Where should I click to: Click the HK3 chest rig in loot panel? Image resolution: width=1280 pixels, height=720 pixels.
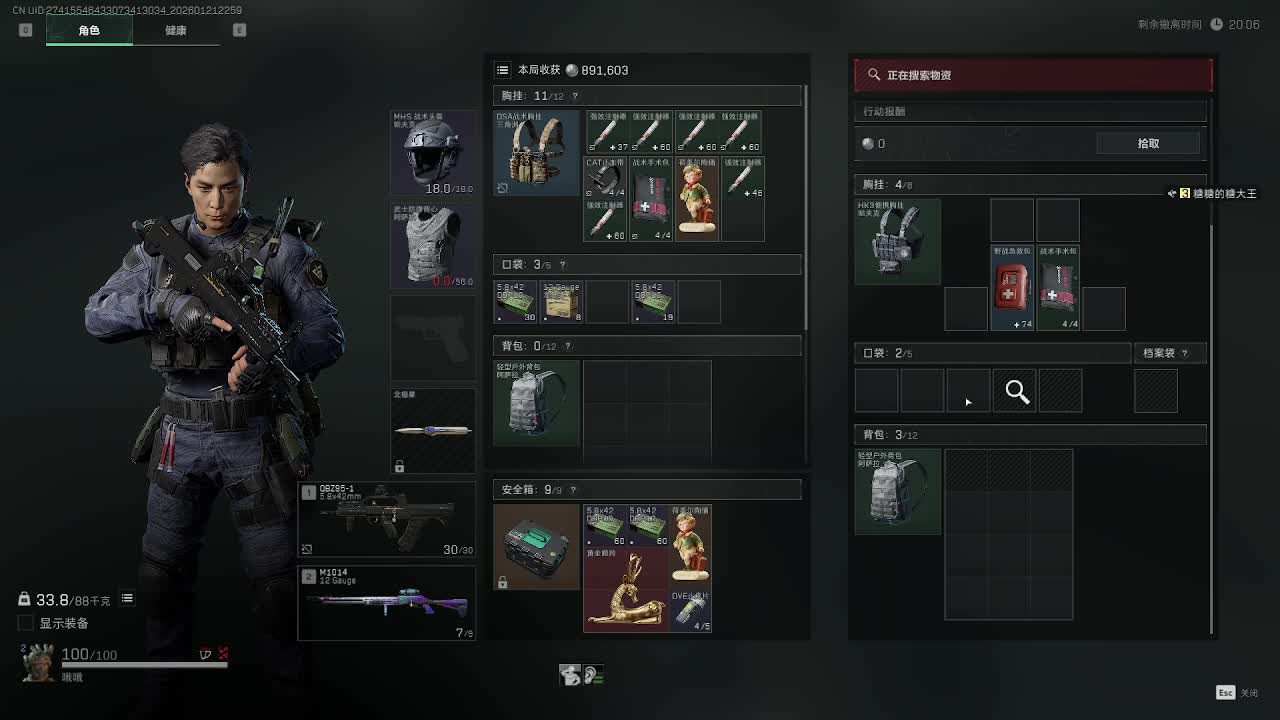[897, 241]
